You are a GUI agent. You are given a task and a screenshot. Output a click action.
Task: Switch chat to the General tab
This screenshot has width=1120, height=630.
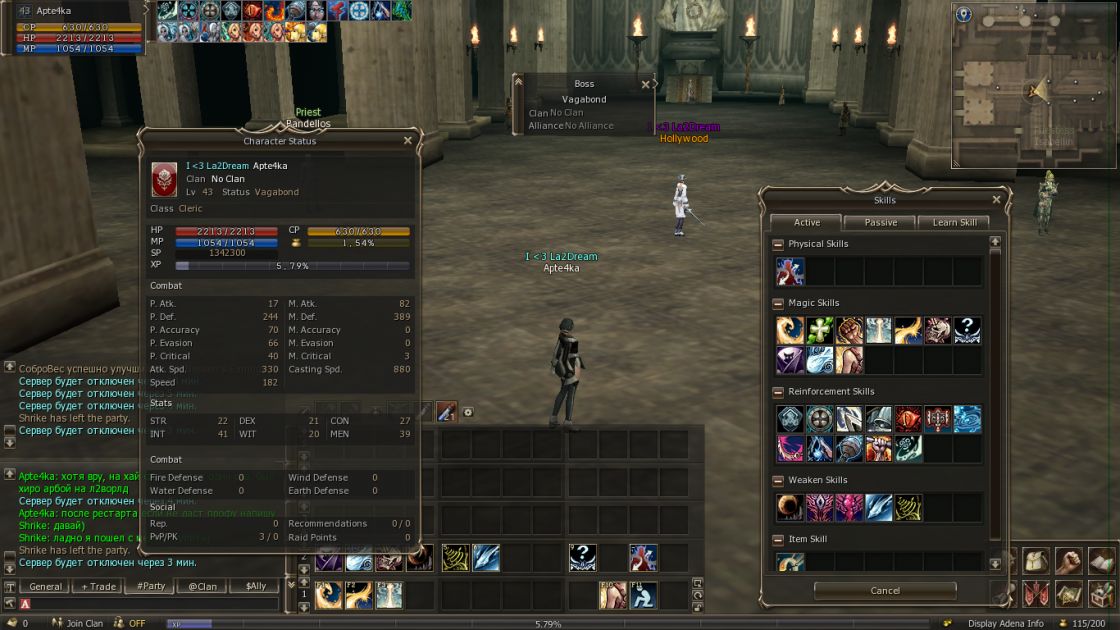pyautogui.click(x=46, y=587)
